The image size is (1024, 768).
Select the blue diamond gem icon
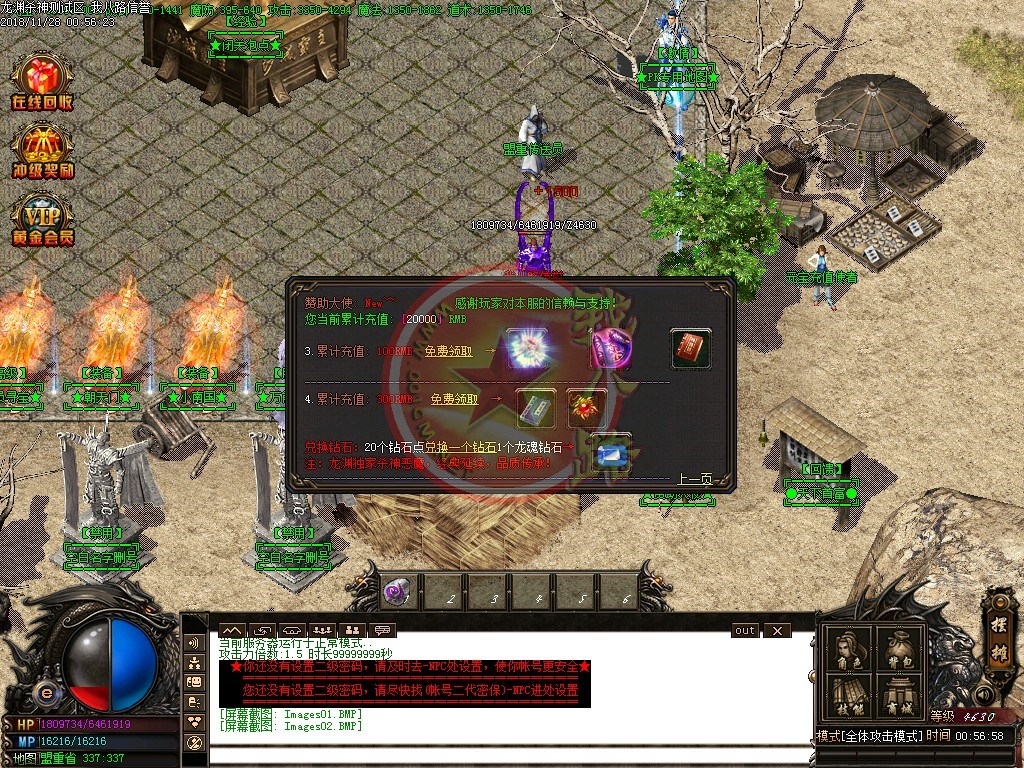coord(610,453)
